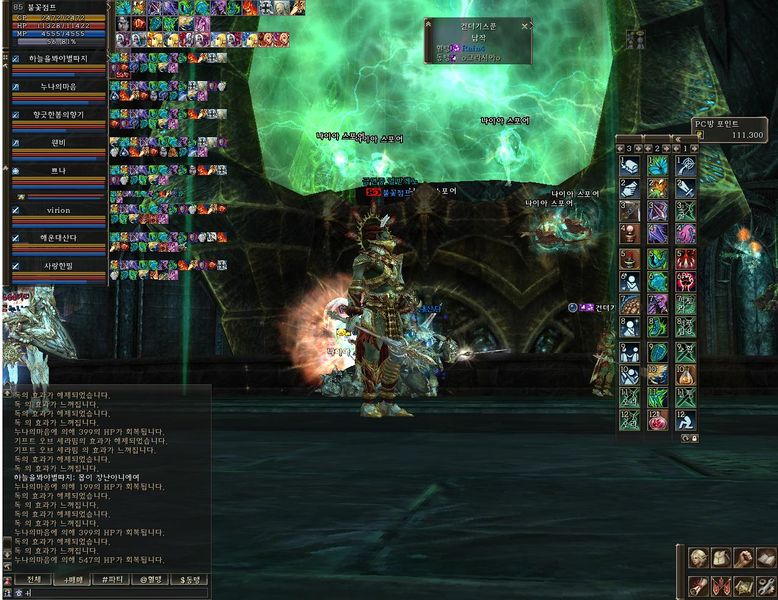Open the character face icon in the menu bar
The height and width of the screenshot is (600, 778).
pos(698,558)
